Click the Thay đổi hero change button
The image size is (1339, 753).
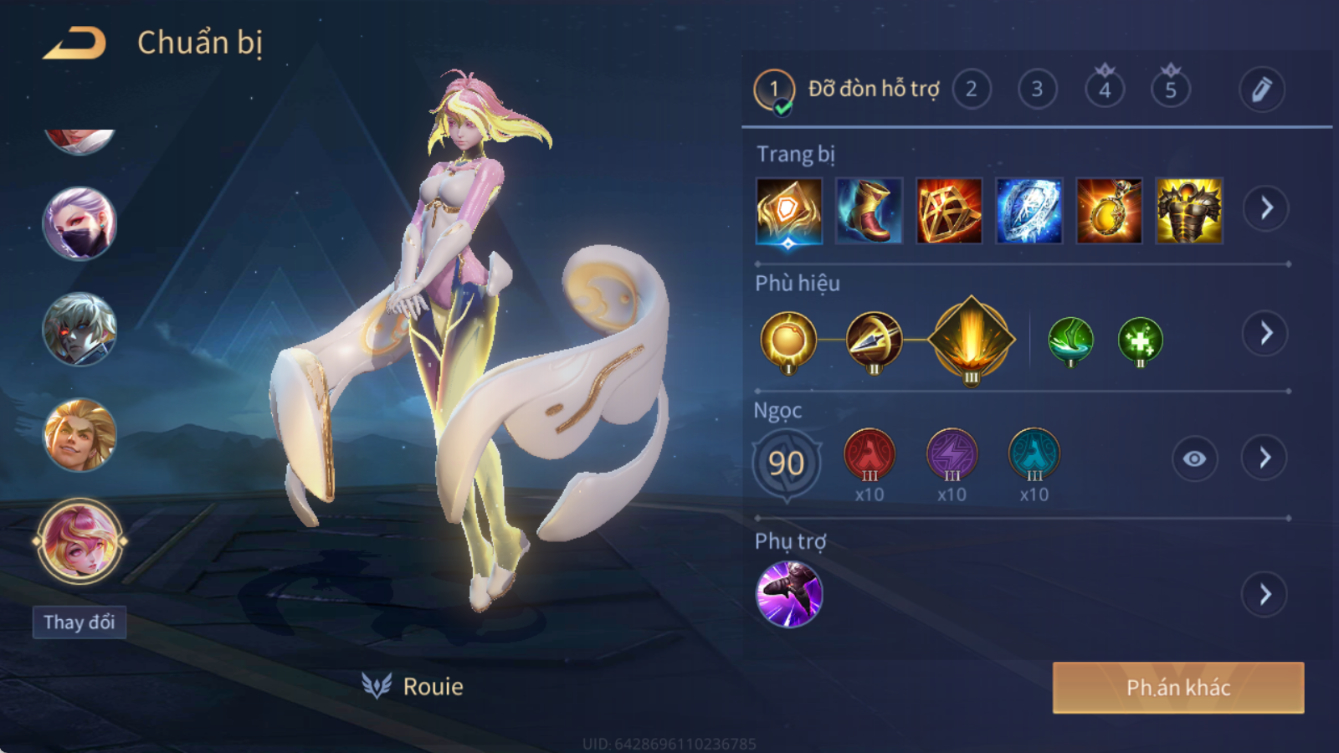pyautogui.click(x=79, y=622)
